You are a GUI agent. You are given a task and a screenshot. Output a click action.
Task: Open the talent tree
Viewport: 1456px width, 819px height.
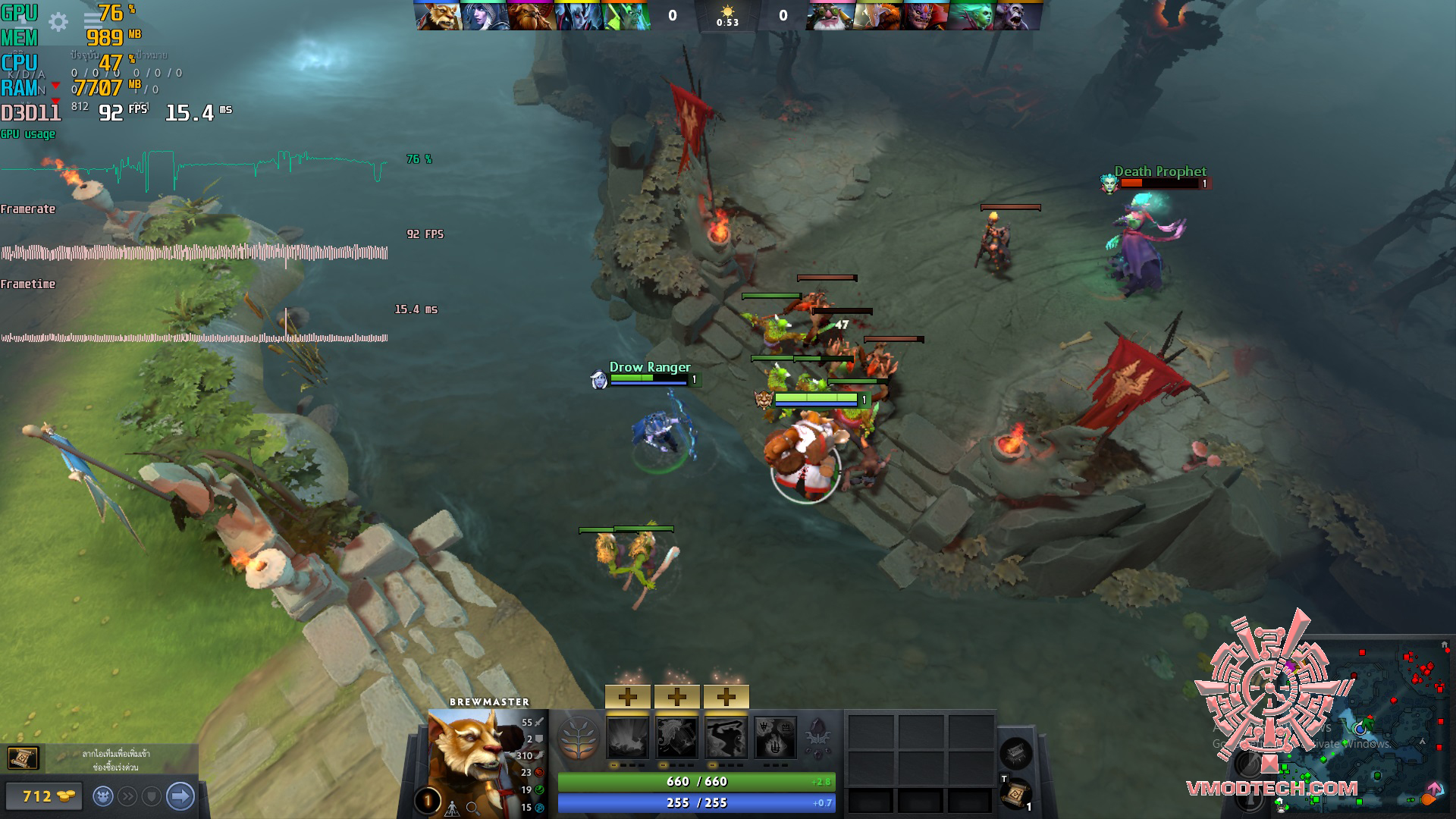click(578, 738)
